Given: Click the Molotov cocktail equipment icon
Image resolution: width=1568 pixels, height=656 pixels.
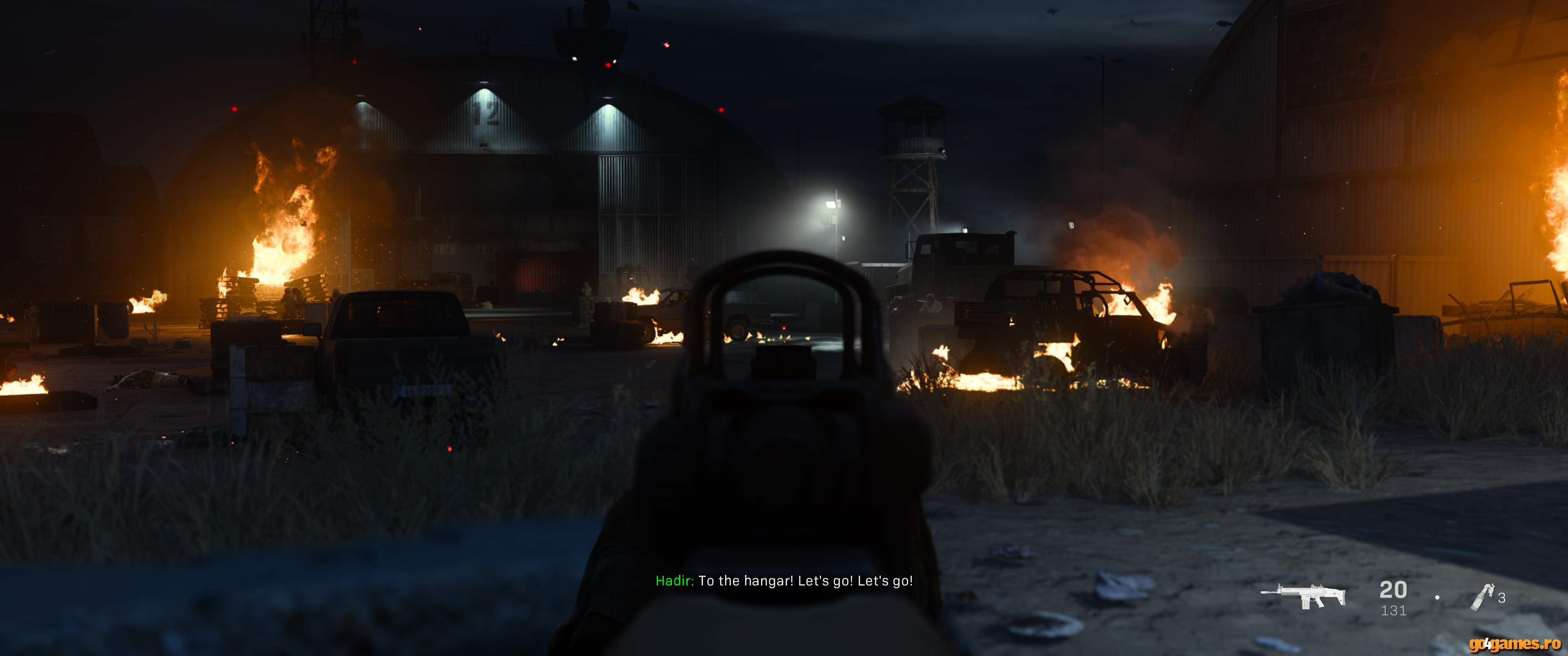Looking at the screenshot, I should click(x=1483, y=596).
